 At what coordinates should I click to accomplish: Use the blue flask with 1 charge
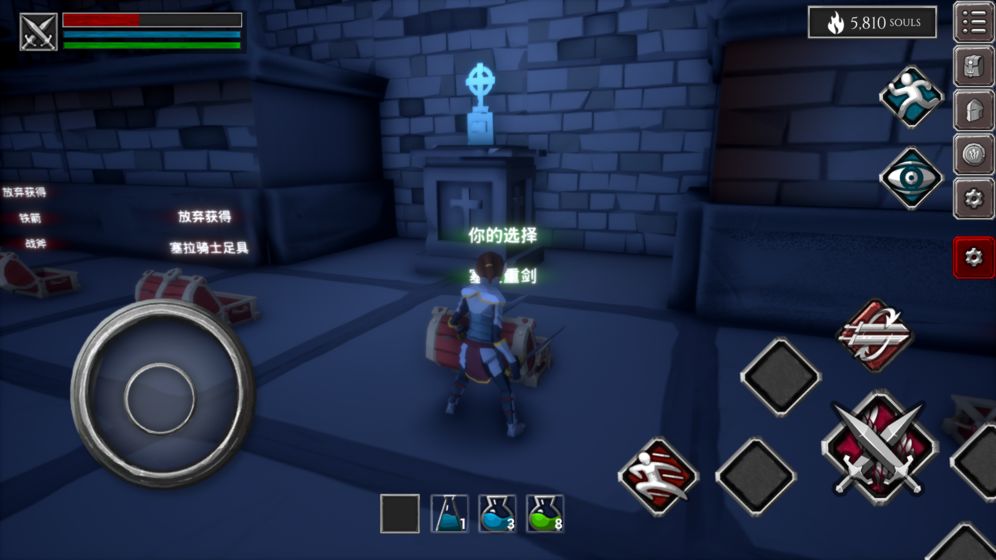pyautogui.click(x=449, y=513)
